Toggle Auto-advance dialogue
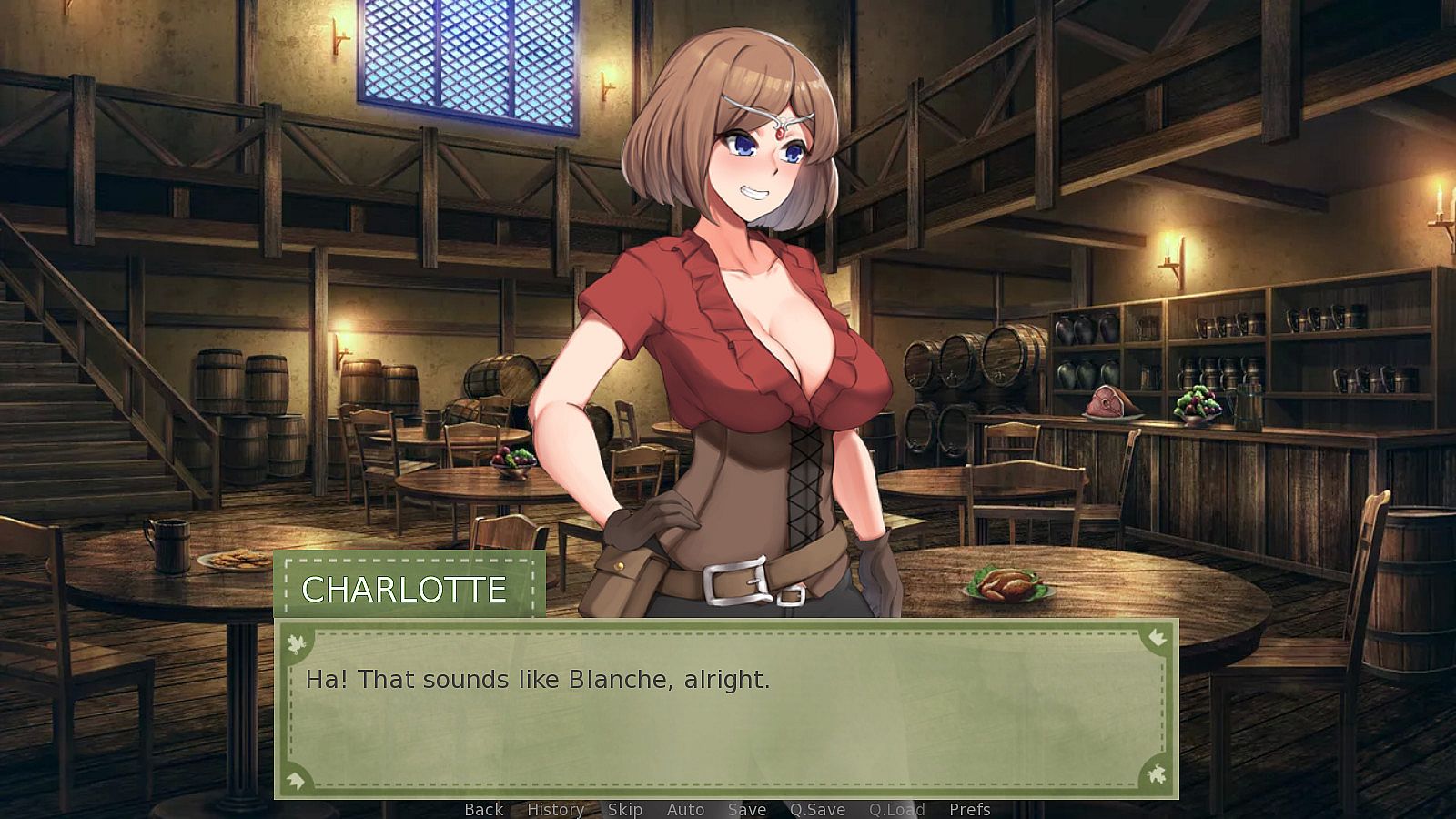1456x819 pixels. pyautogui.click(x=685, y=809)
